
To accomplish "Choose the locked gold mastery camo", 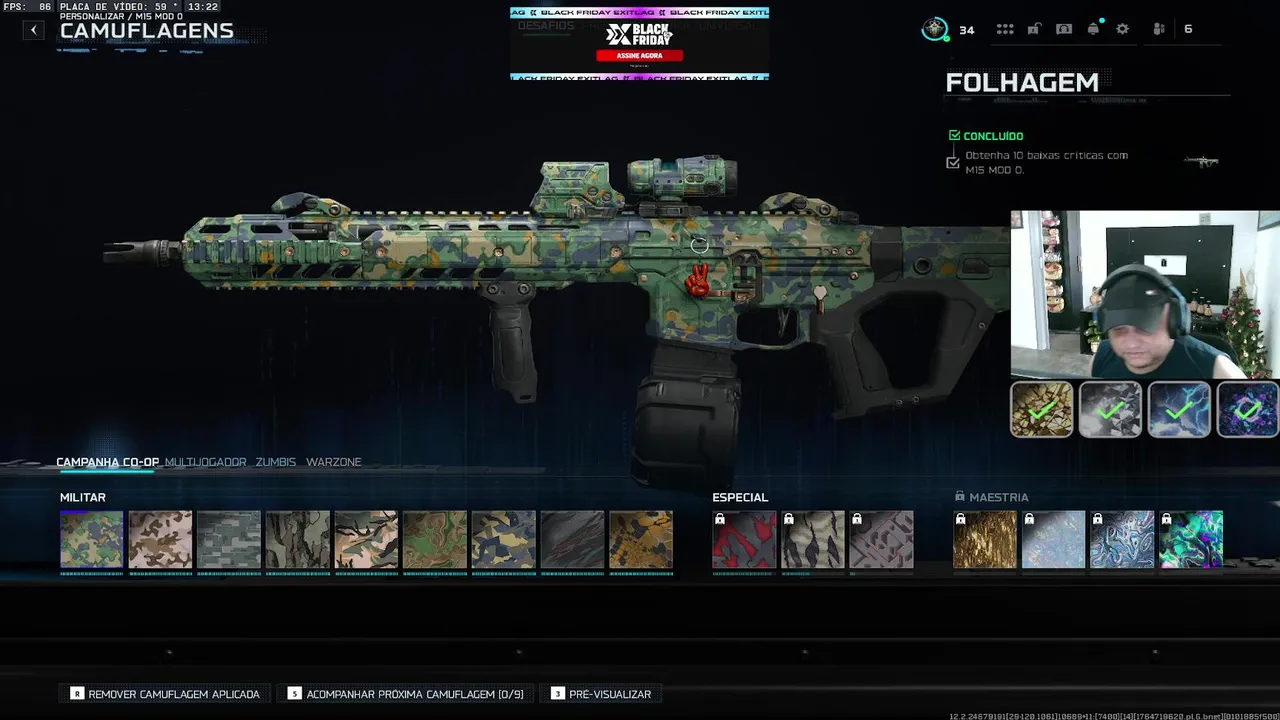I will 985,540.
